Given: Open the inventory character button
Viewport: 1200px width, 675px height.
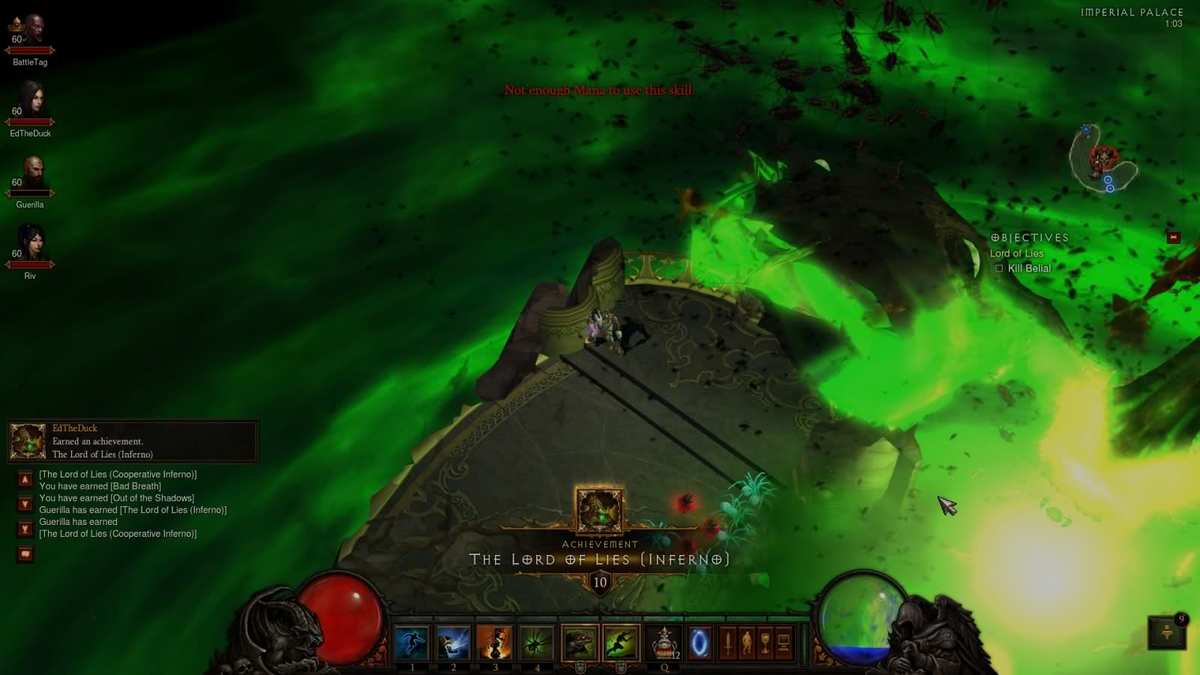Looking at the screenshot, I should coord(747,643).
